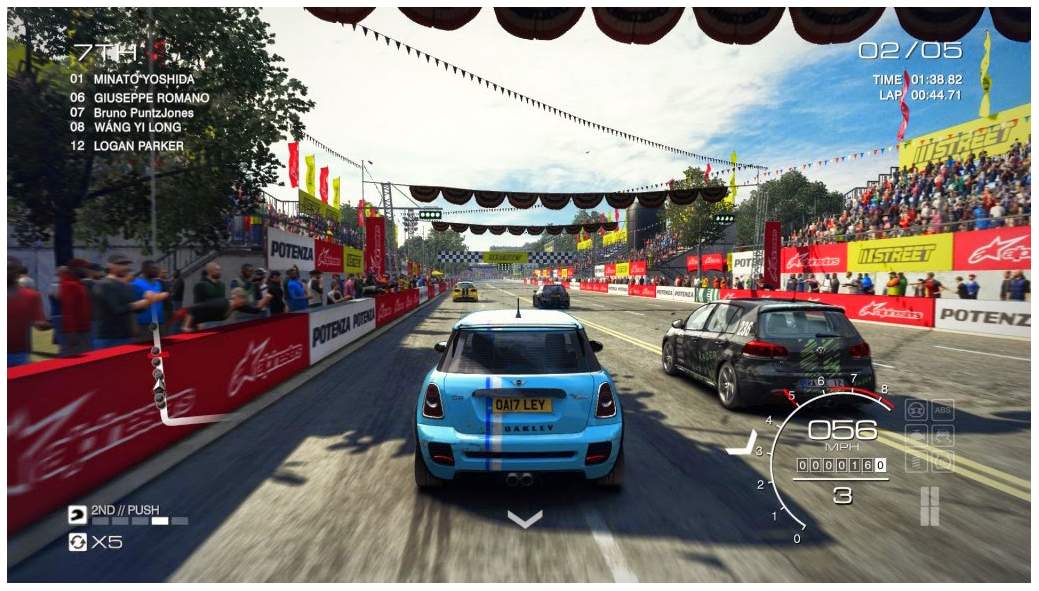Click the teammate helmet icon
The height and width of the screenshot is (591, 1039).
pyautogui.click(x=77, y=515)
